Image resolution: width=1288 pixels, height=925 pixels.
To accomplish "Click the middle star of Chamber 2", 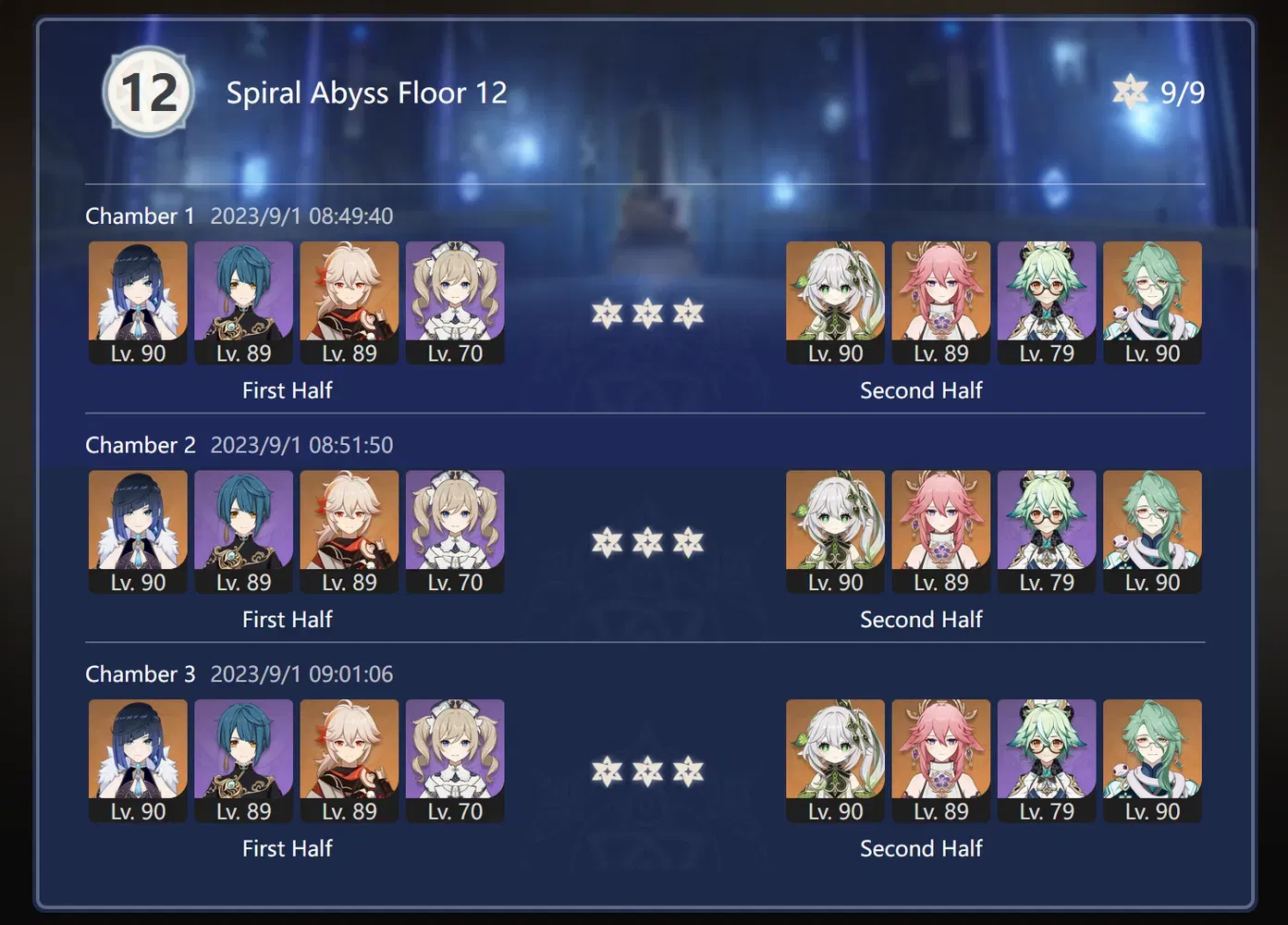I will pos(646,543).
